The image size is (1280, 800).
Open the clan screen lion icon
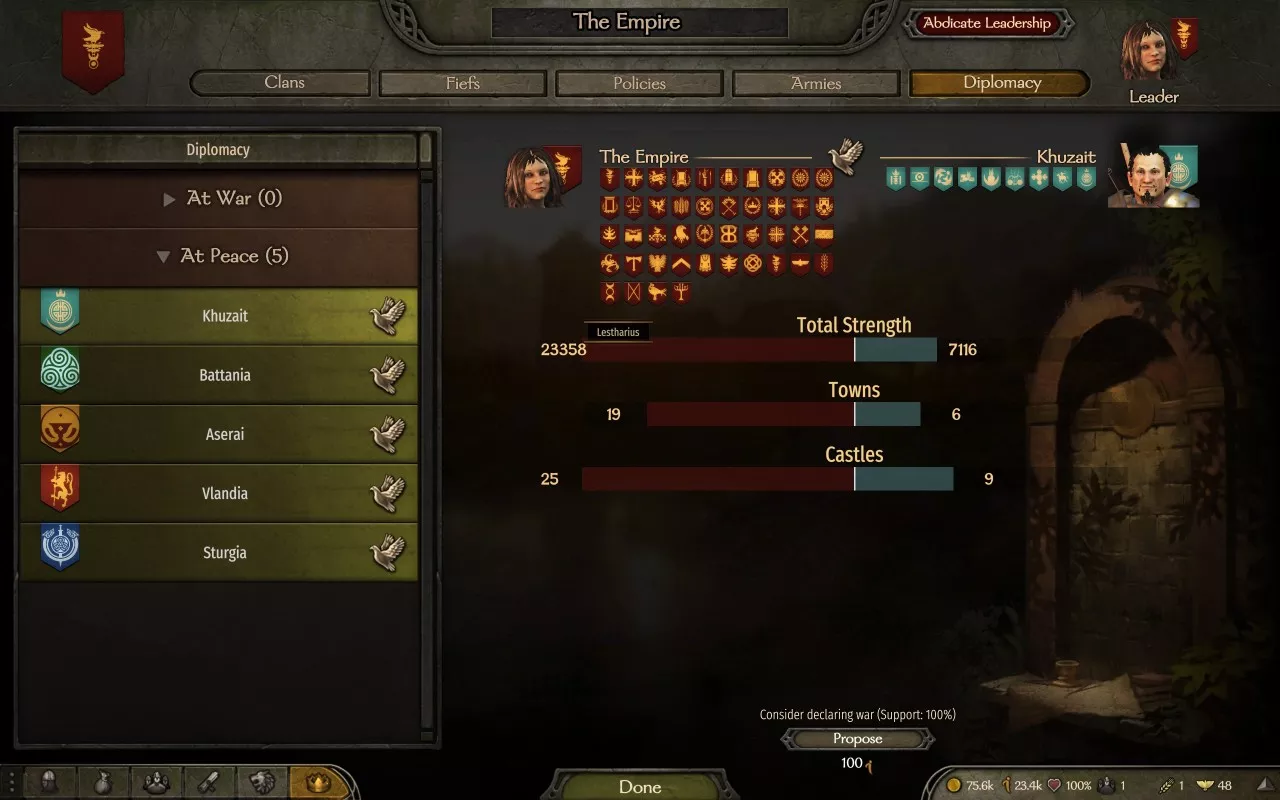click(262, 782)
